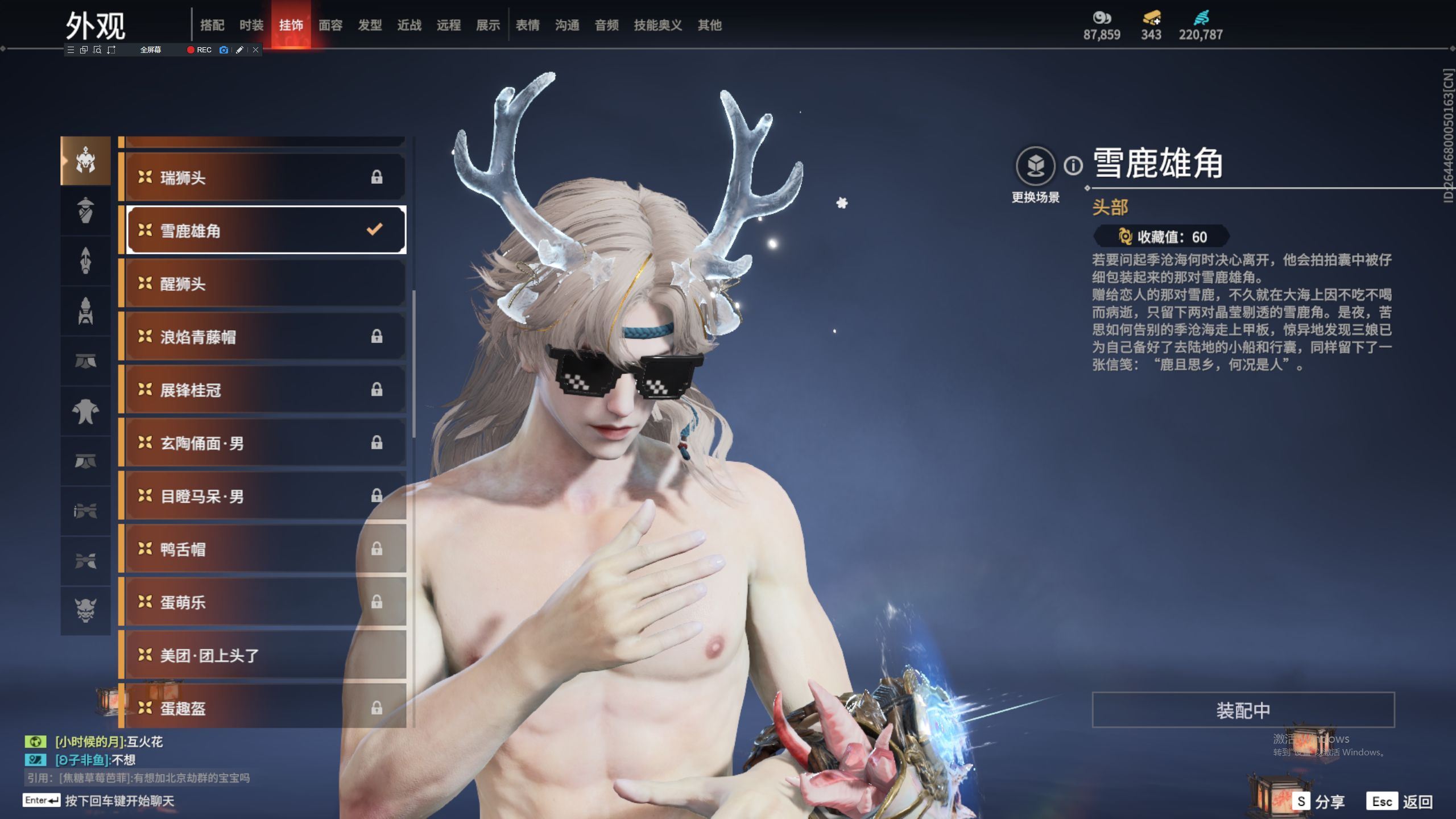Close the recording toolbar overlay
Screen dimensions: 1456x819
point(256,50)
